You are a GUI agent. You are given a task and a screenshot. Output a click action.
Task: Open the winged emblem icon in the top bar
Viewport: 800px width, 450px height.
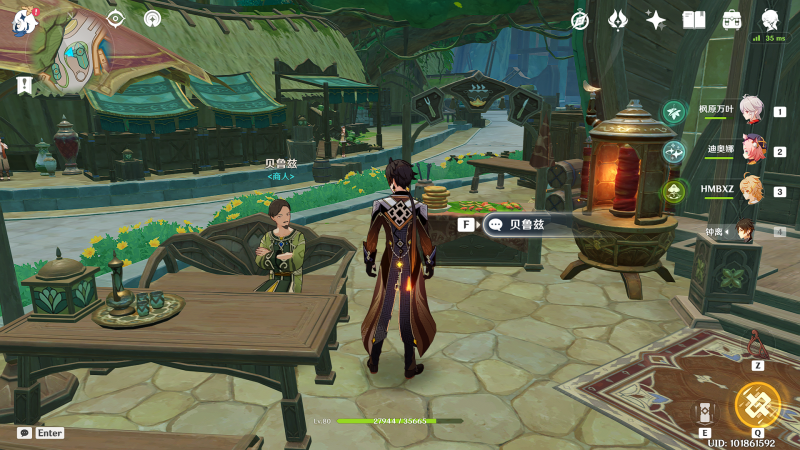(x=618, y=19)
